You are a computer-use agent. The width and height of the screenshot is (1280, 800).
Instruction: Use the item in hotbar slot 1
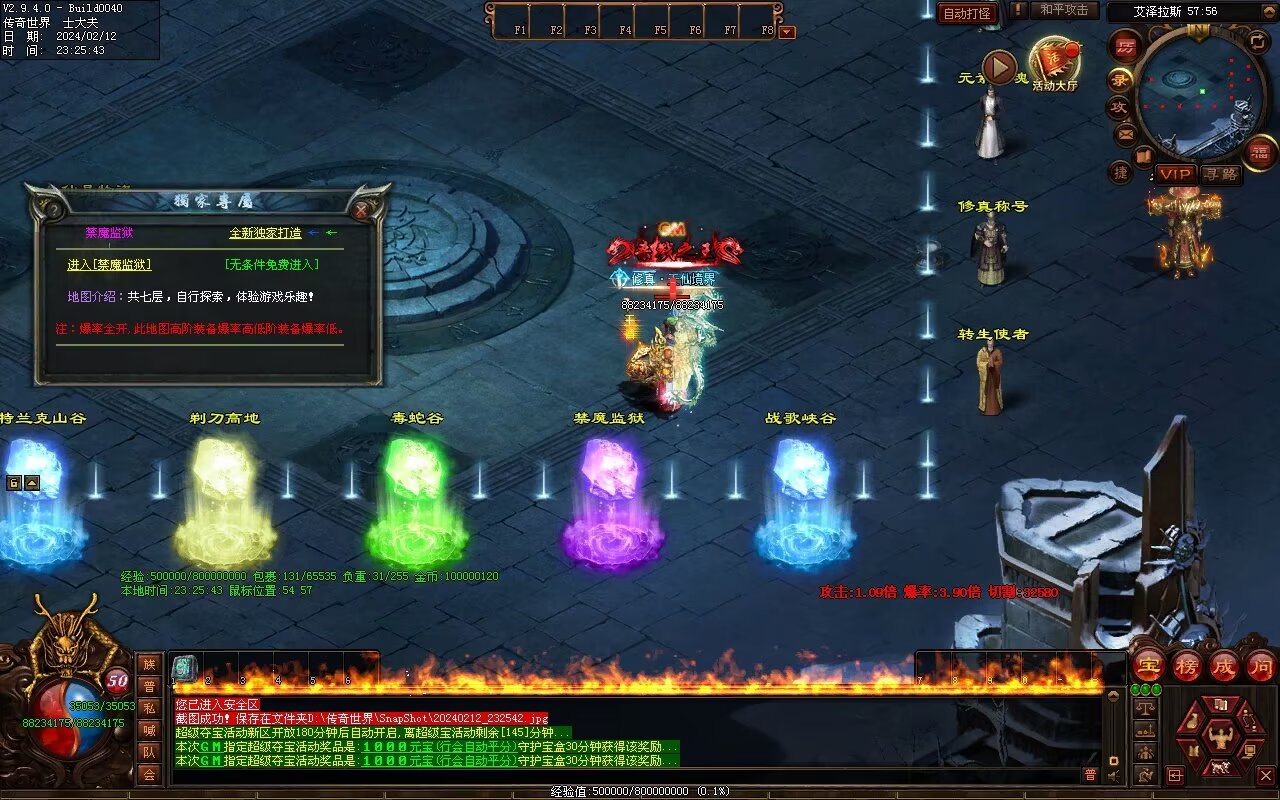[x=184, y=668]
